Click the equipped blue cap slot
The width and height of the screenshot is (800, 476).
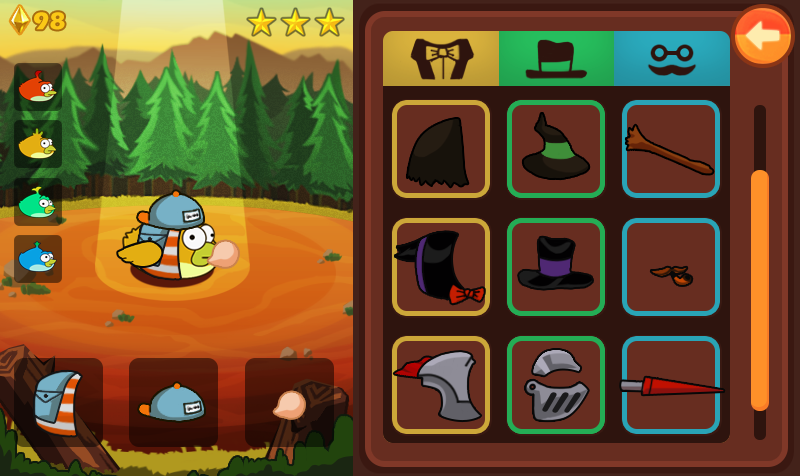tap(174, 402)
